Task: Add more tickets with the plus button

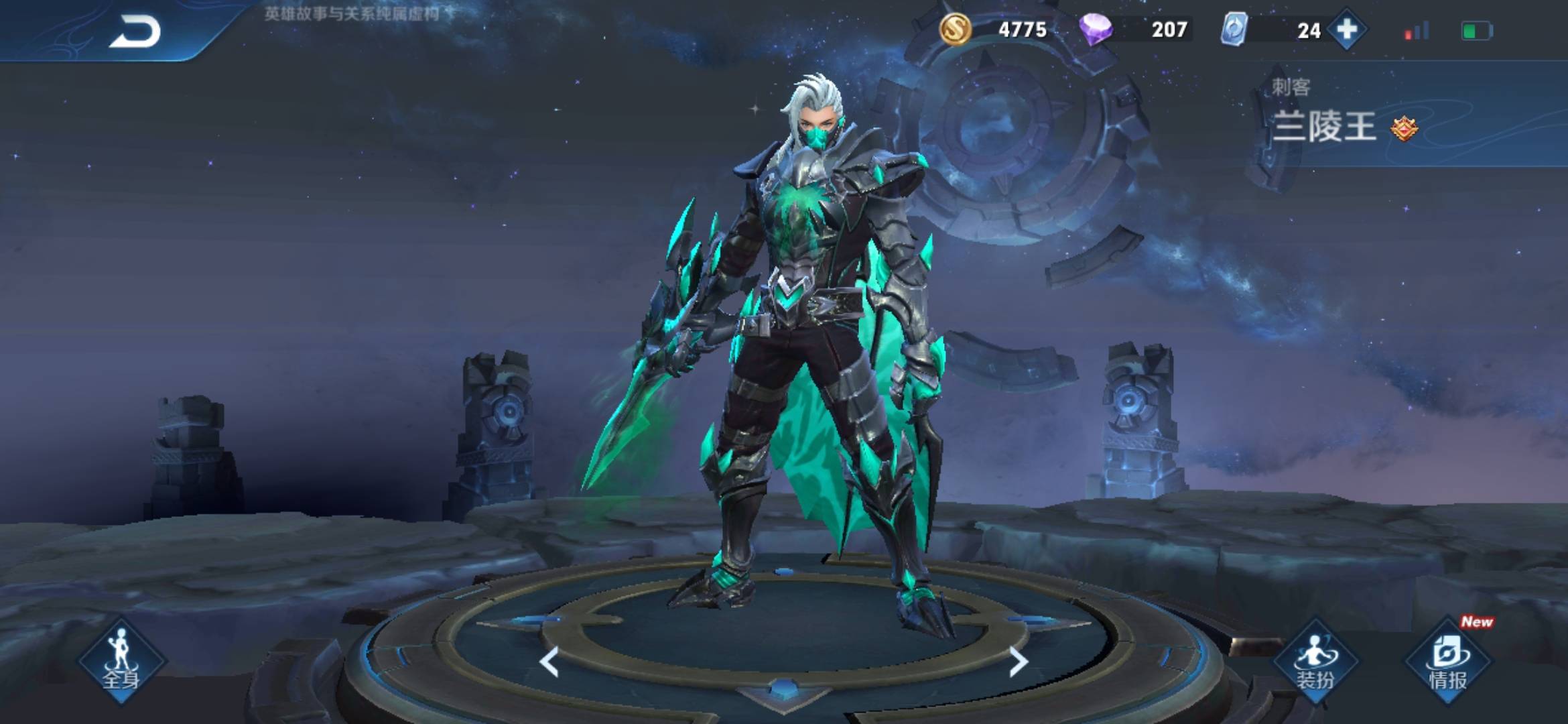Action: [x=1347, y=29]
